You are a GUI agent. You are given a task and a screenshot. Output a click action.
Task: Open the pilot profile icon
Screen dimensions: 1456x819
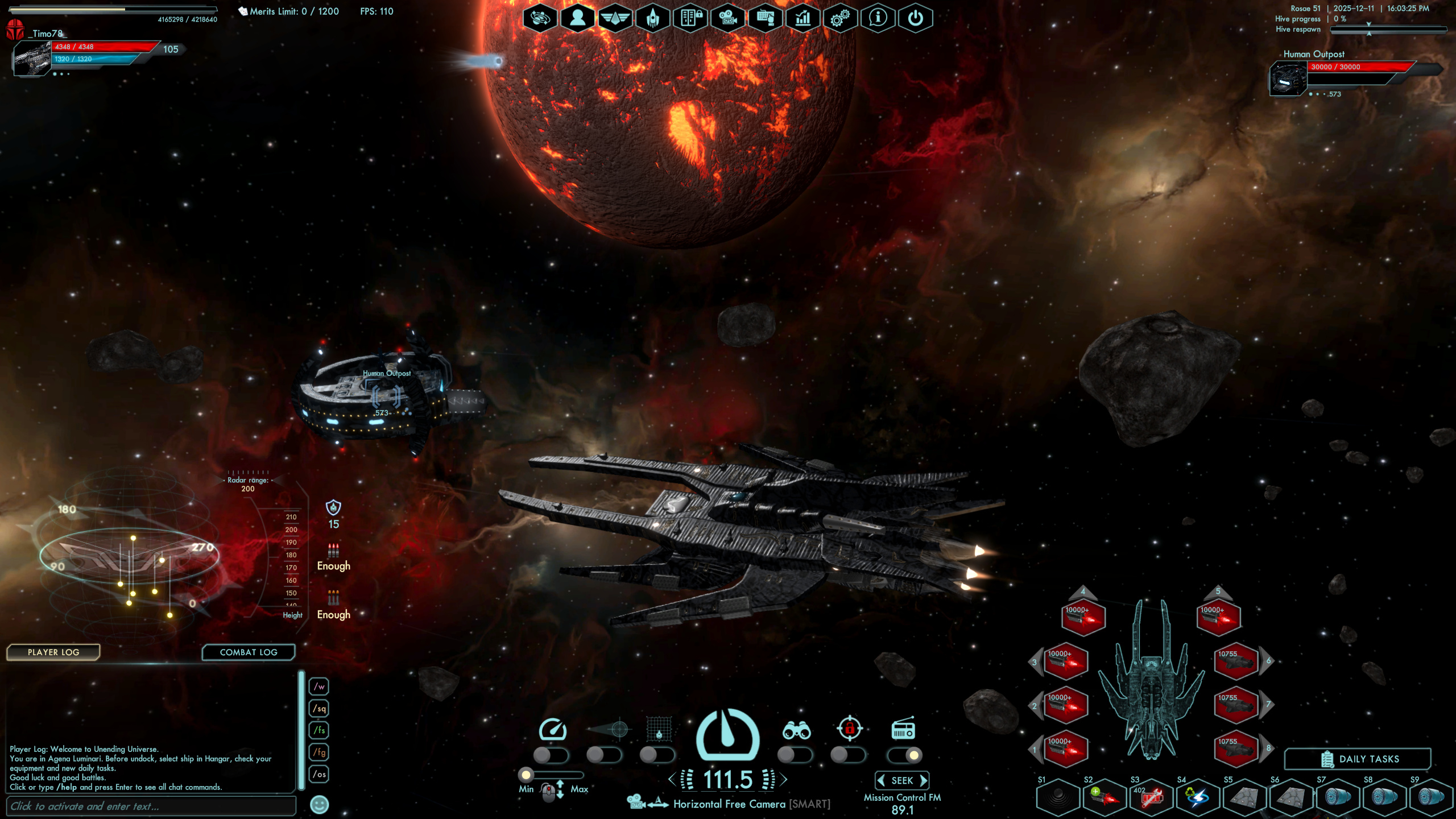tap(577, 18)
